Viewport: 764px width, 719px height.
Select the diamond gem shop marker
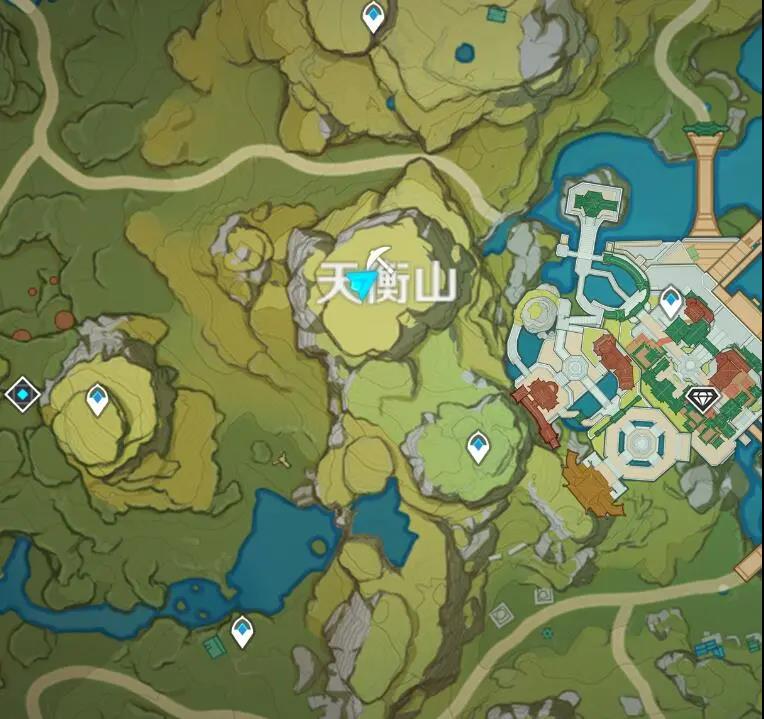703,399
